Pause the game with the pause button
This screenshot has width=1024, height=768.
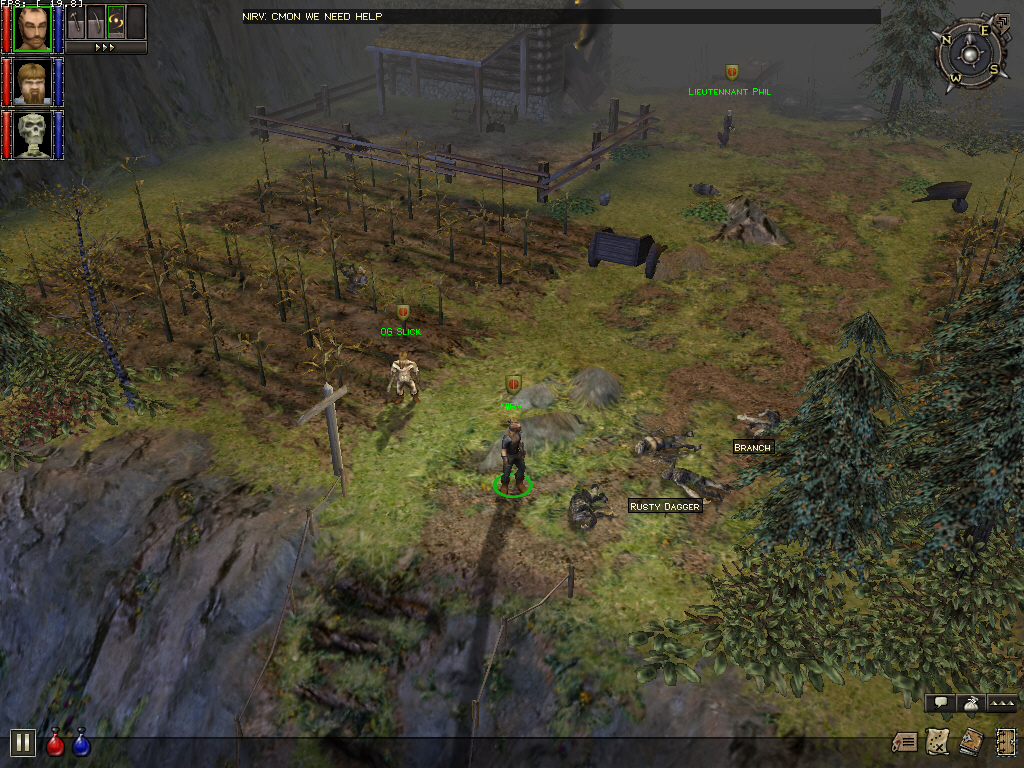pyautogui.click(x=22, y=743)
